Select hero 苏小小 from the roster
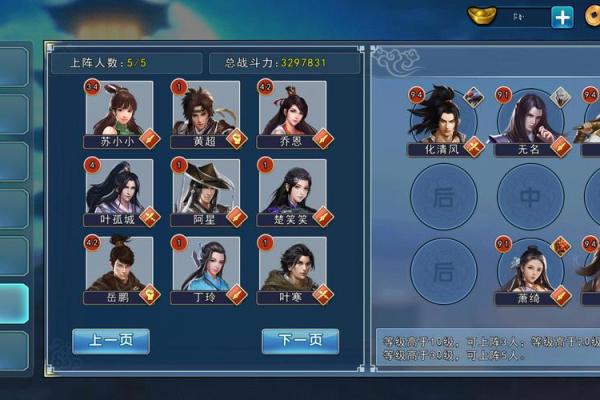The image size is (600, 400). (119, 110)
